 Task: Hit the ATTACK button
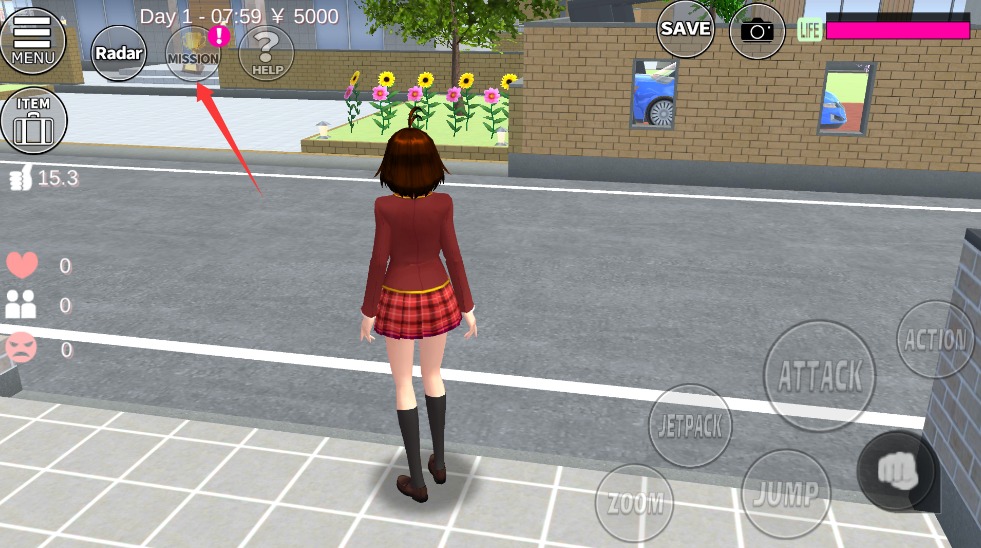[819, 376]
